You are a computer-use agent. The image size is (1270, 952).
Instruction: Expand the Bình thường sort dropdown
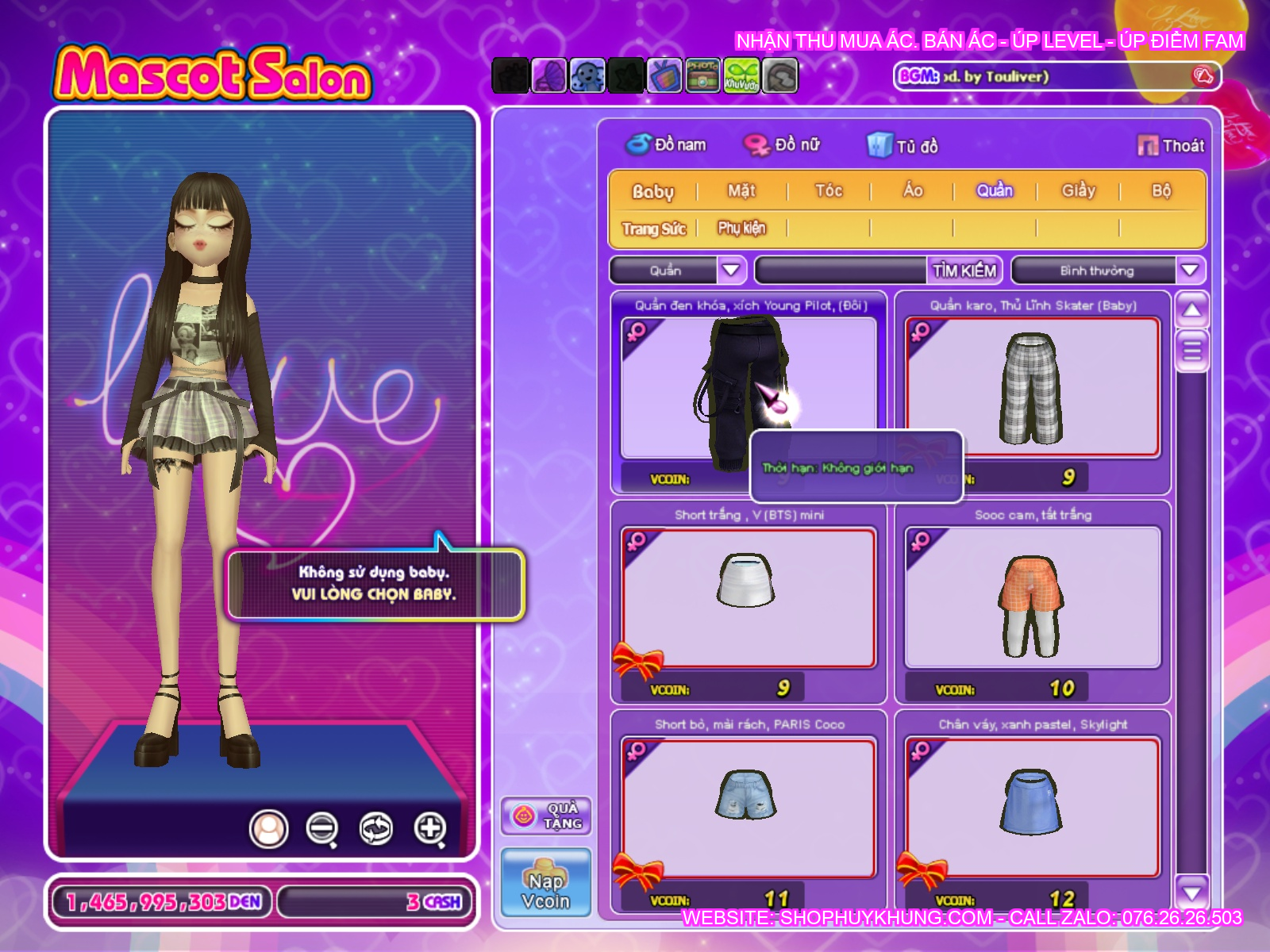coord(1189,271)
